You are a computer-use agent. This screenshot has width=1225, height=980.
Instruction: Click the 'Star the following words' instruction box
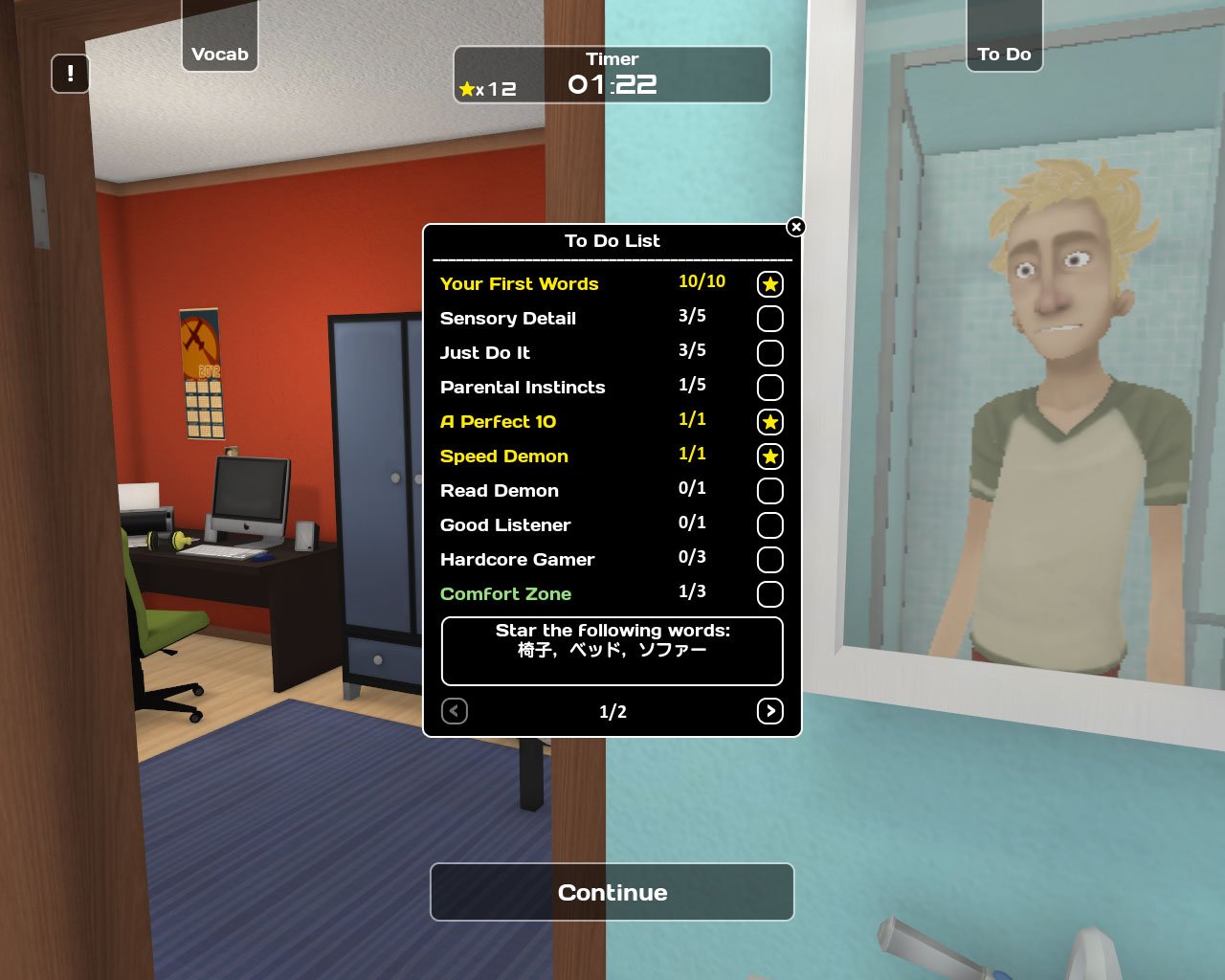(612, 651)
